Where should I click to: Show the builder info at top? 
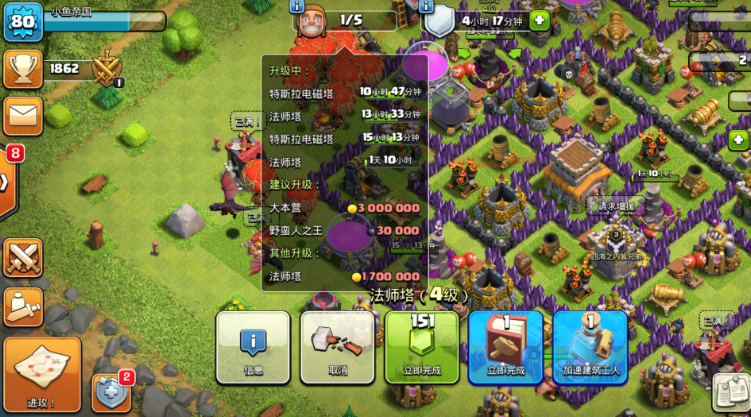coord(297,7)
